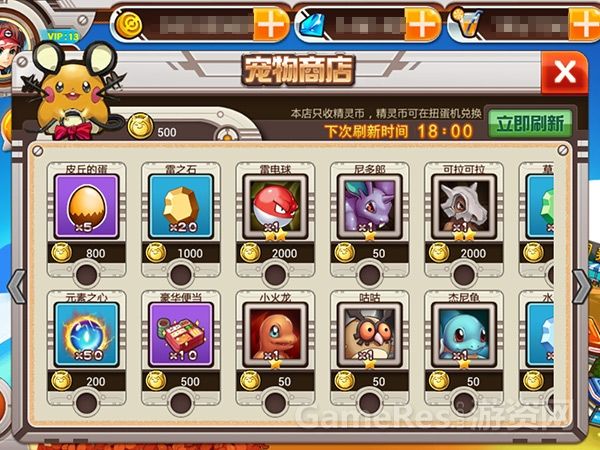
Task: Show previous shop page with left arrow
Action: tap(17, 287)
